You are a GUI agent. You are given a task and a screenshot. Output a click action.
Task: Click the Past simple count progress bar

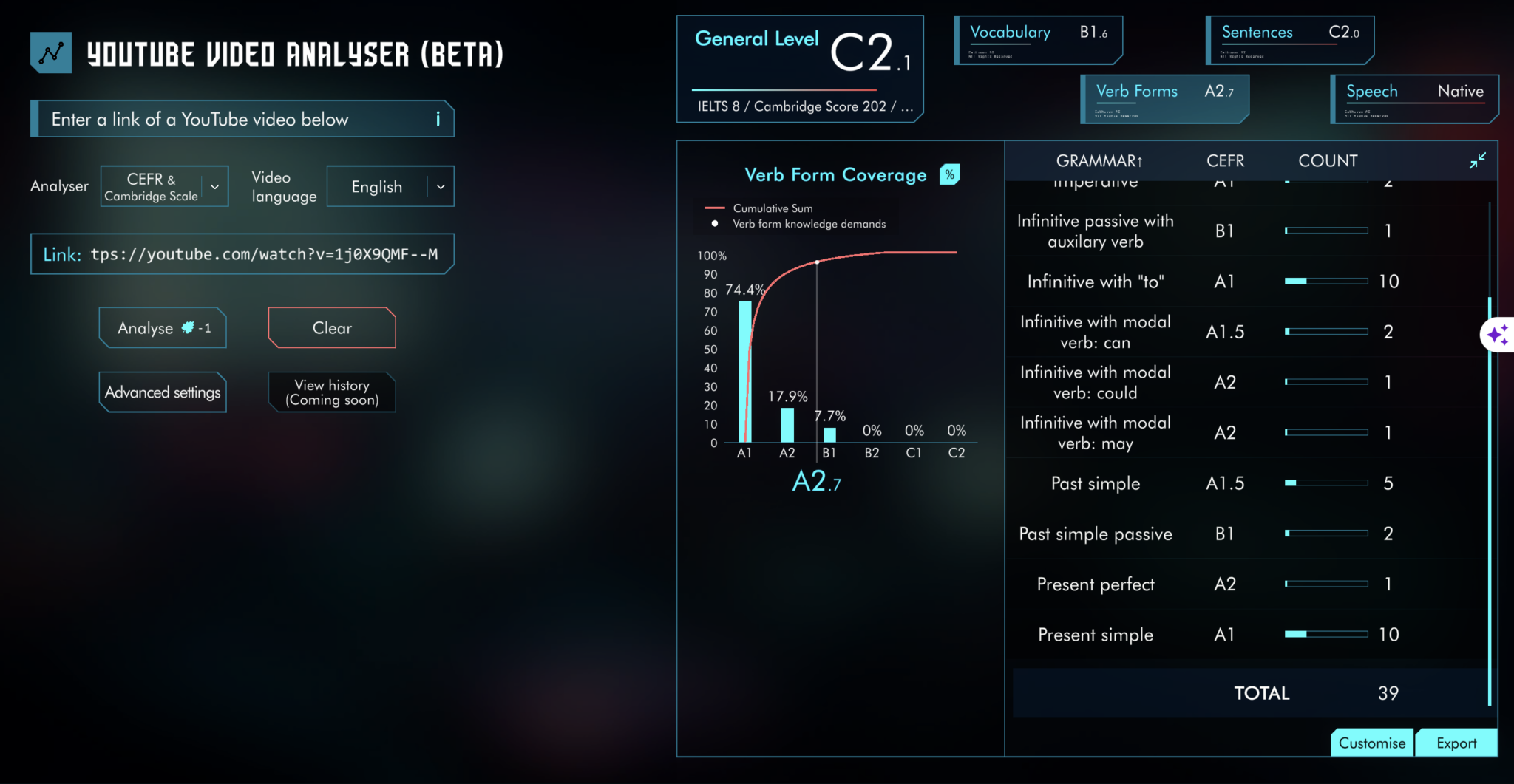click(x=1327, y=483)
